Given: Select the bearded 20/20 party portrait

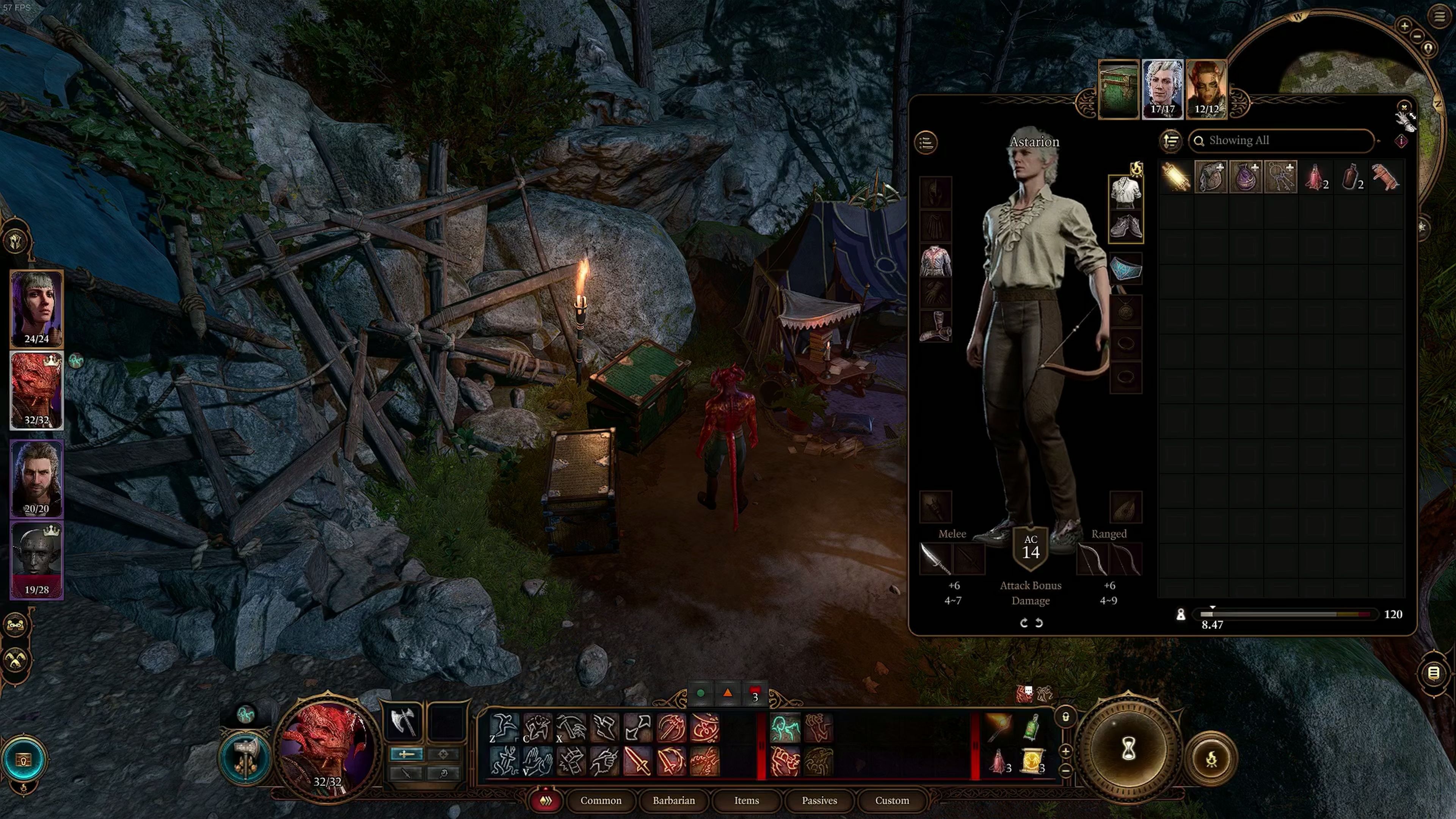Looking at the screenshot, I should click(37, 479).
